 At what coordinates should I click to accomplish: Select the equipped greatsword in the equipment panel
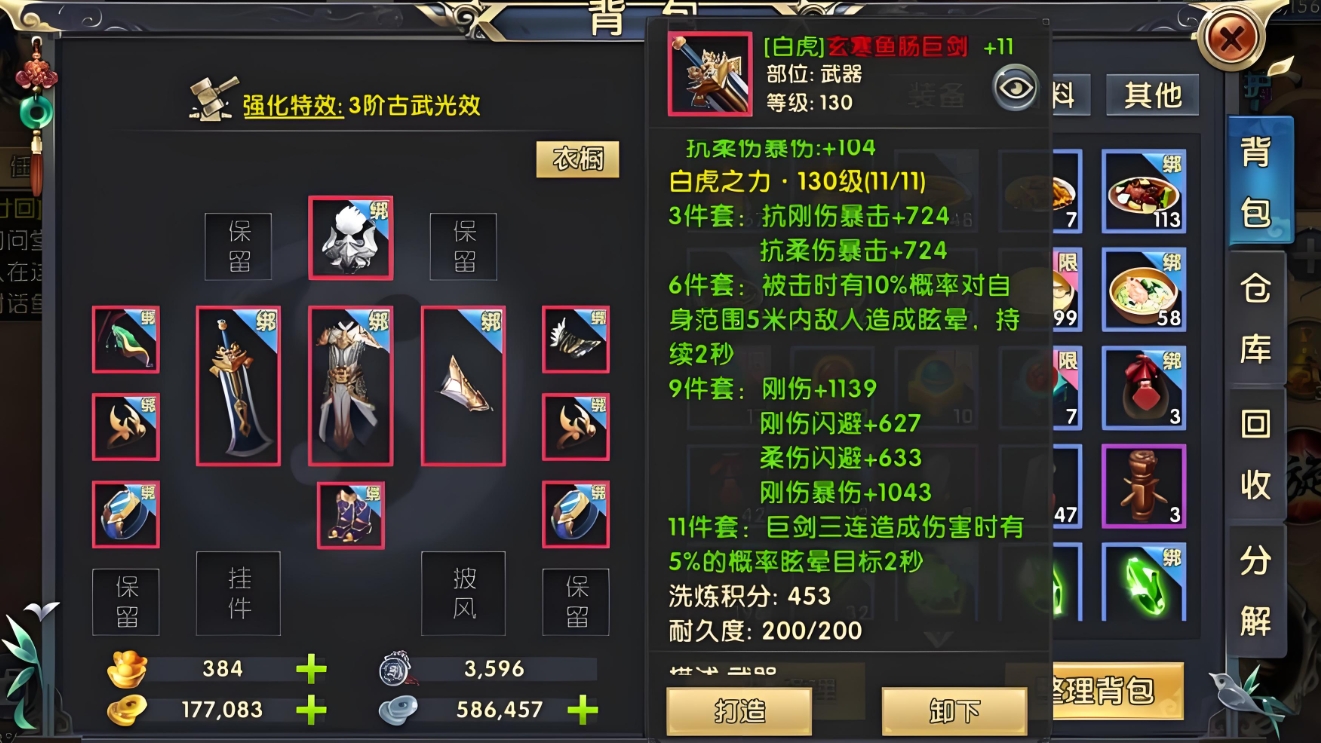pos(237,385)
